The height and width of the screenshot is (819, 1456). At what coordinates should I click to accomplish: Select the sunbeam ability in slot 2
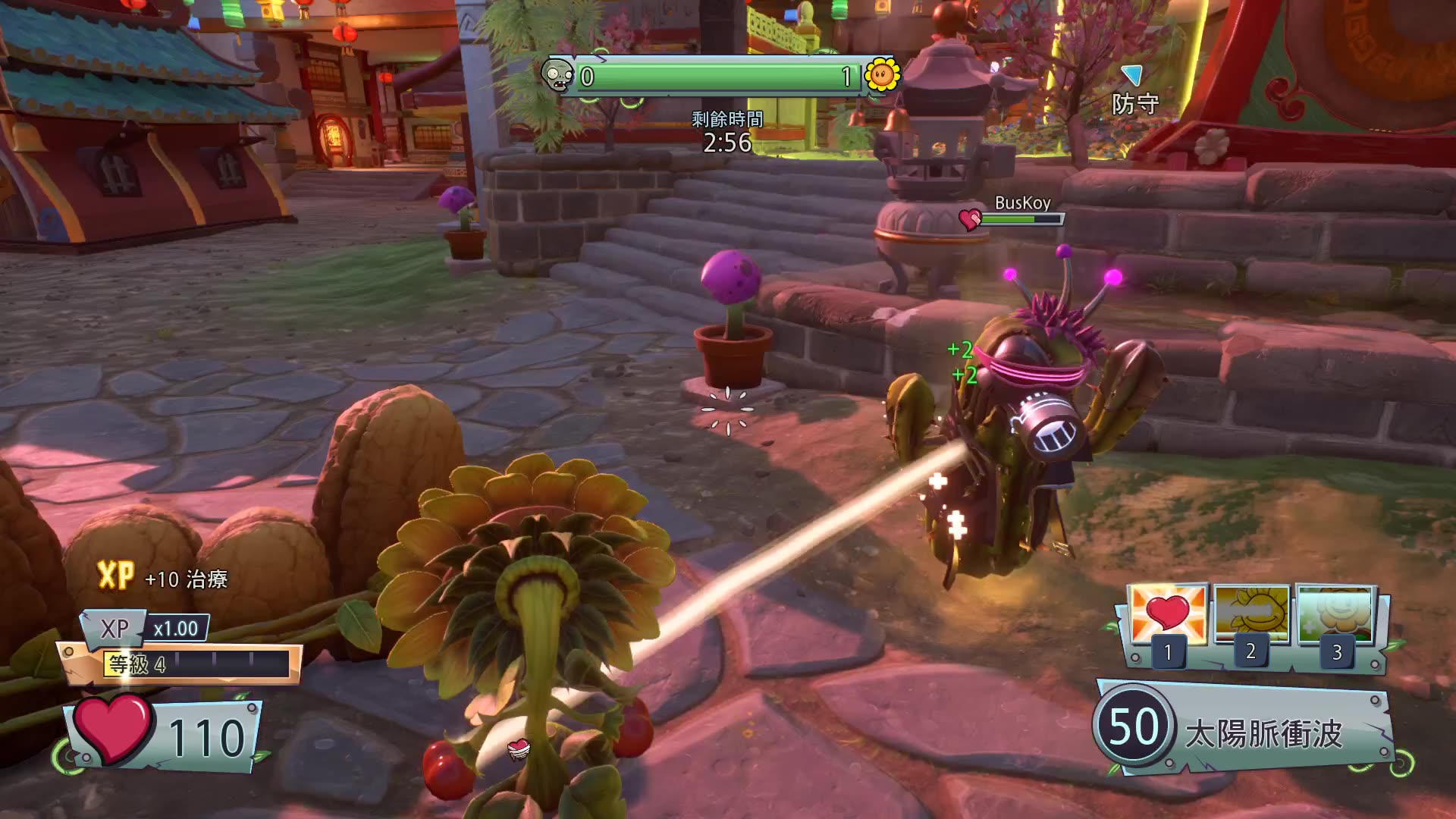click(x=1251, y=614)
